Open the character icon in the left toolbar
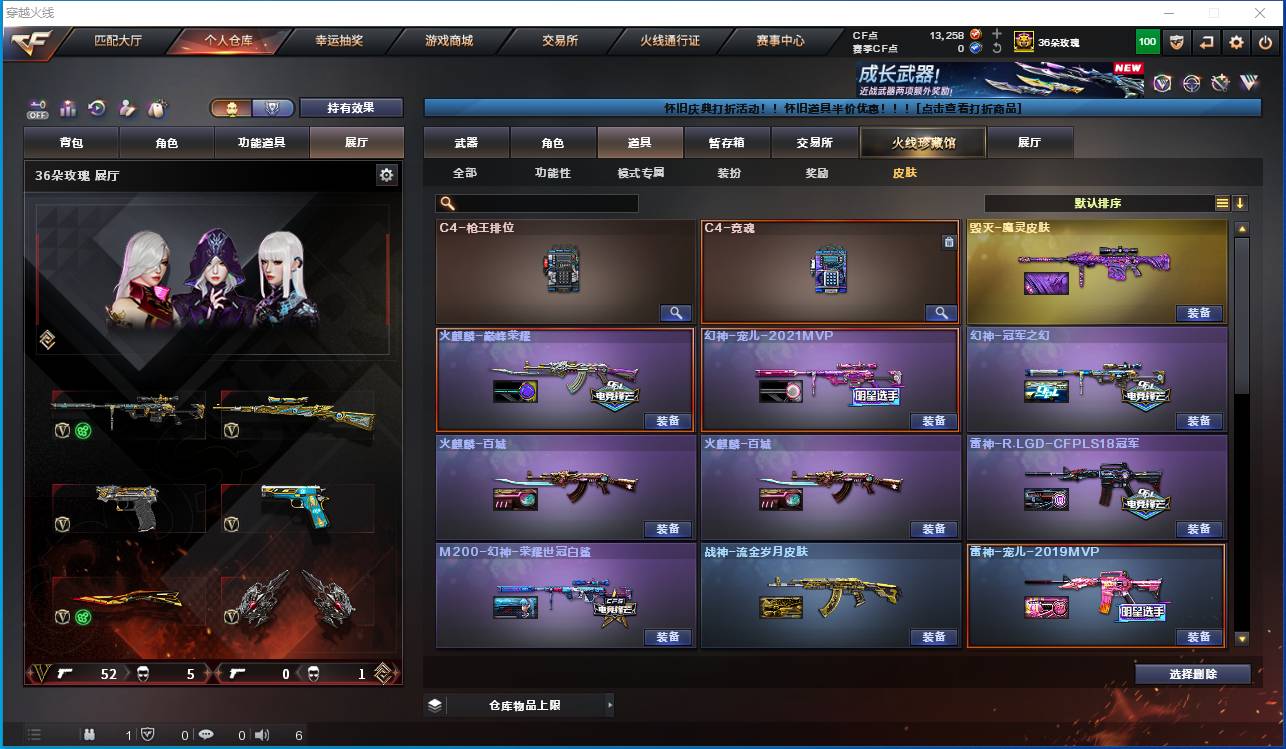This screenshot has height=749, width=1286. pos(126,107)
